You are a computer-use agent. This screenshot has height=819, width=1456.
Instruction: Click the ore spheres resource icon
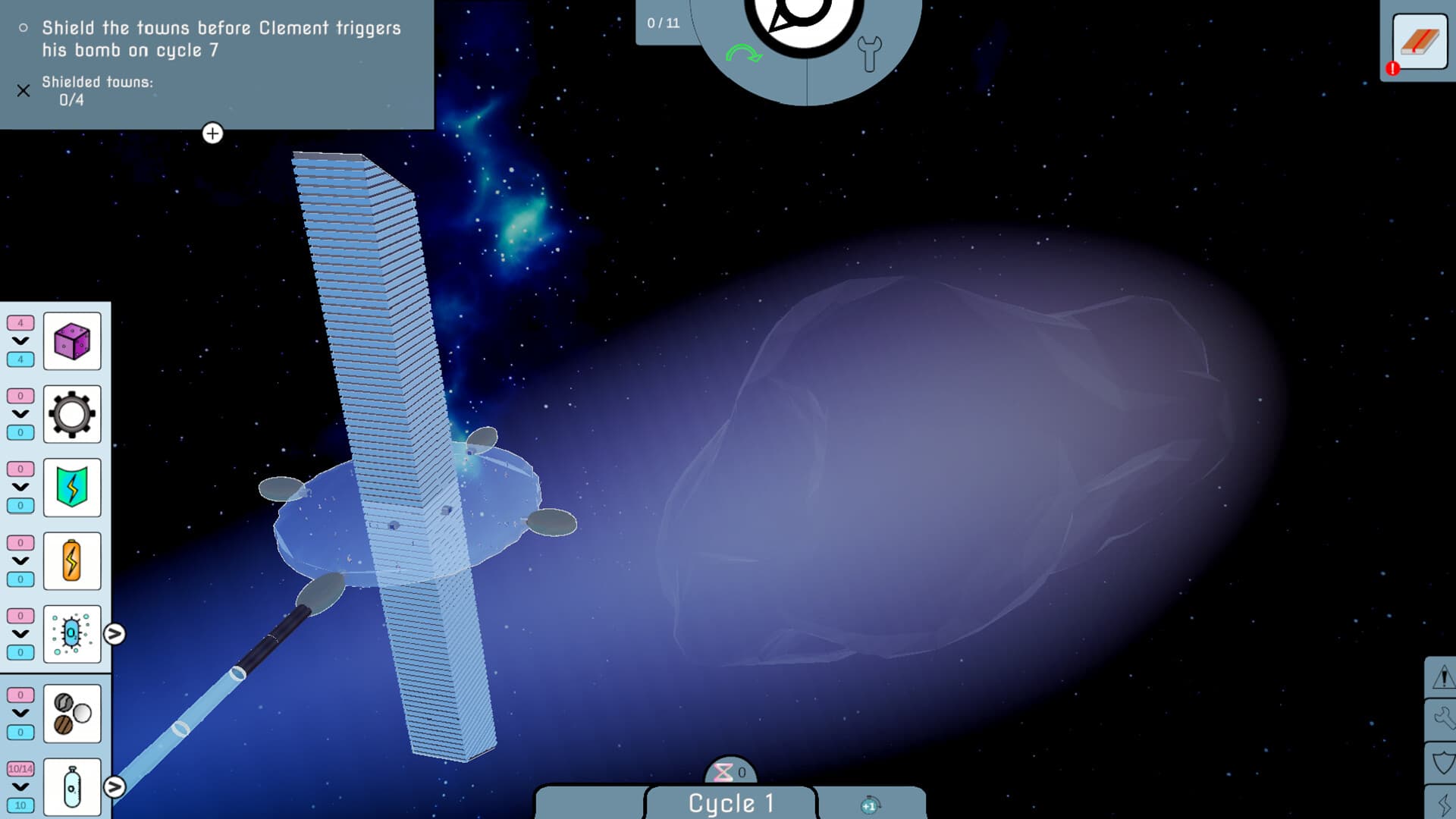coord(73,713)
